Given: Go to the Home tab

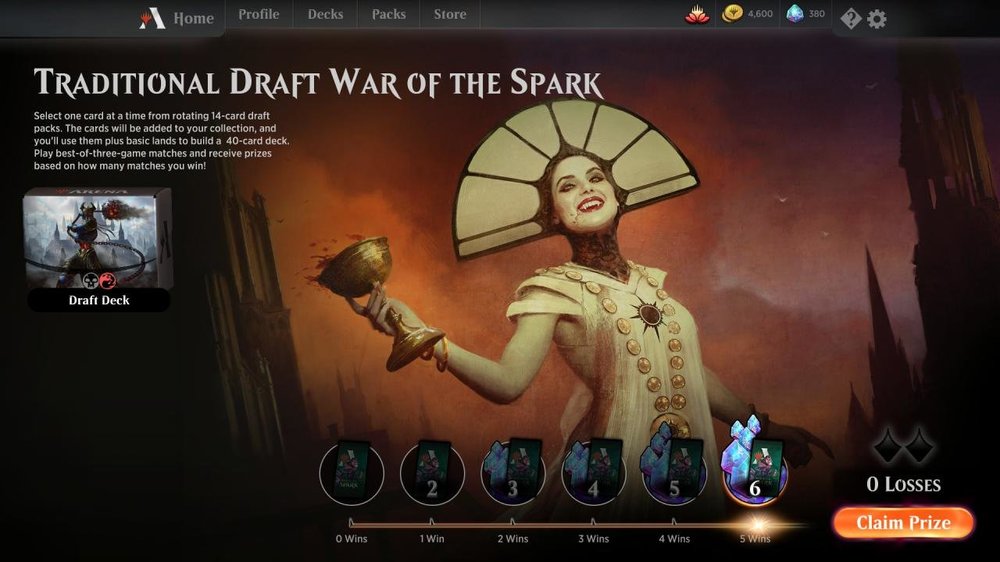Looking at the screenshot, I should click(x=179, y=17).
